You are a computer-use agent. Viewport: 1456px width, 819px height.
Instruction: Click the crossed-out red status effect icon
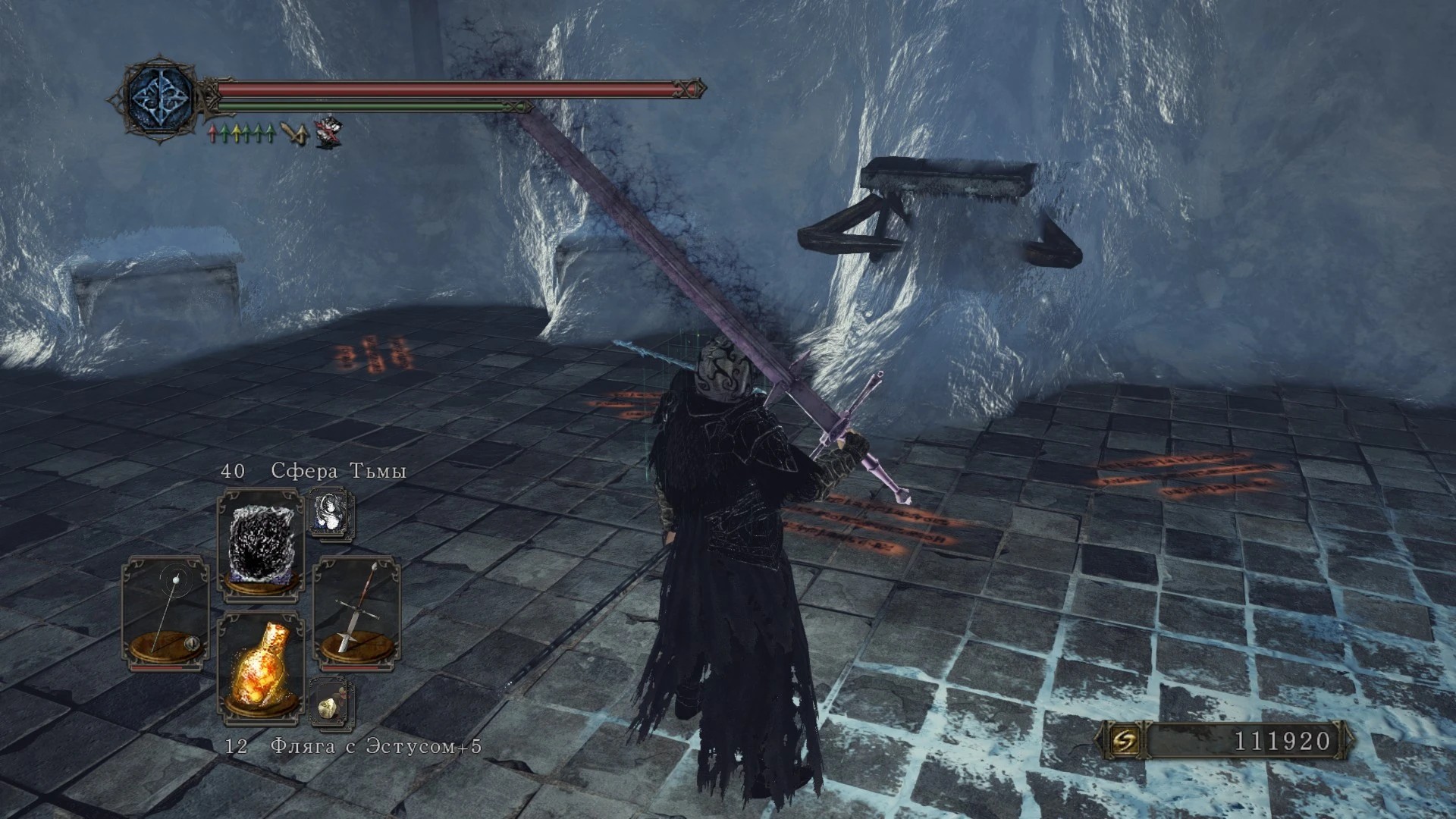[328, 131]
